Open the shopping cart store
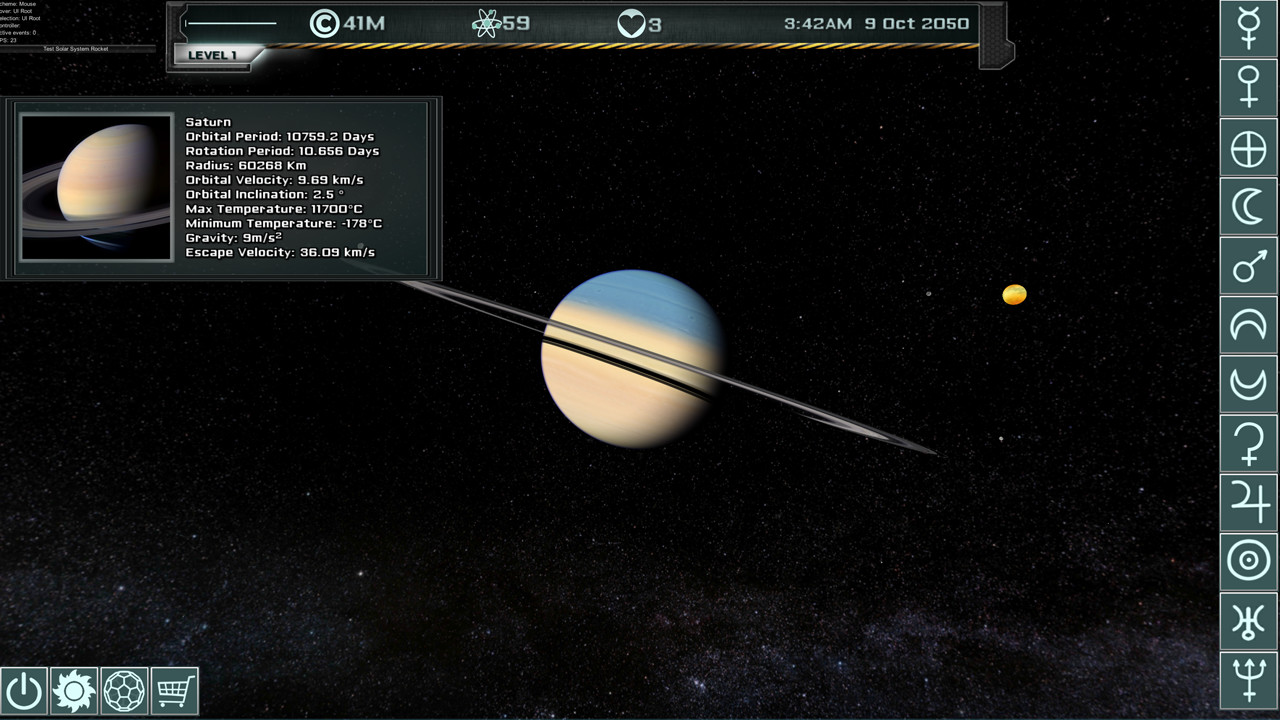Image resolution: width=1280 pixels, height=720 pixels. [x=174, y=691]
